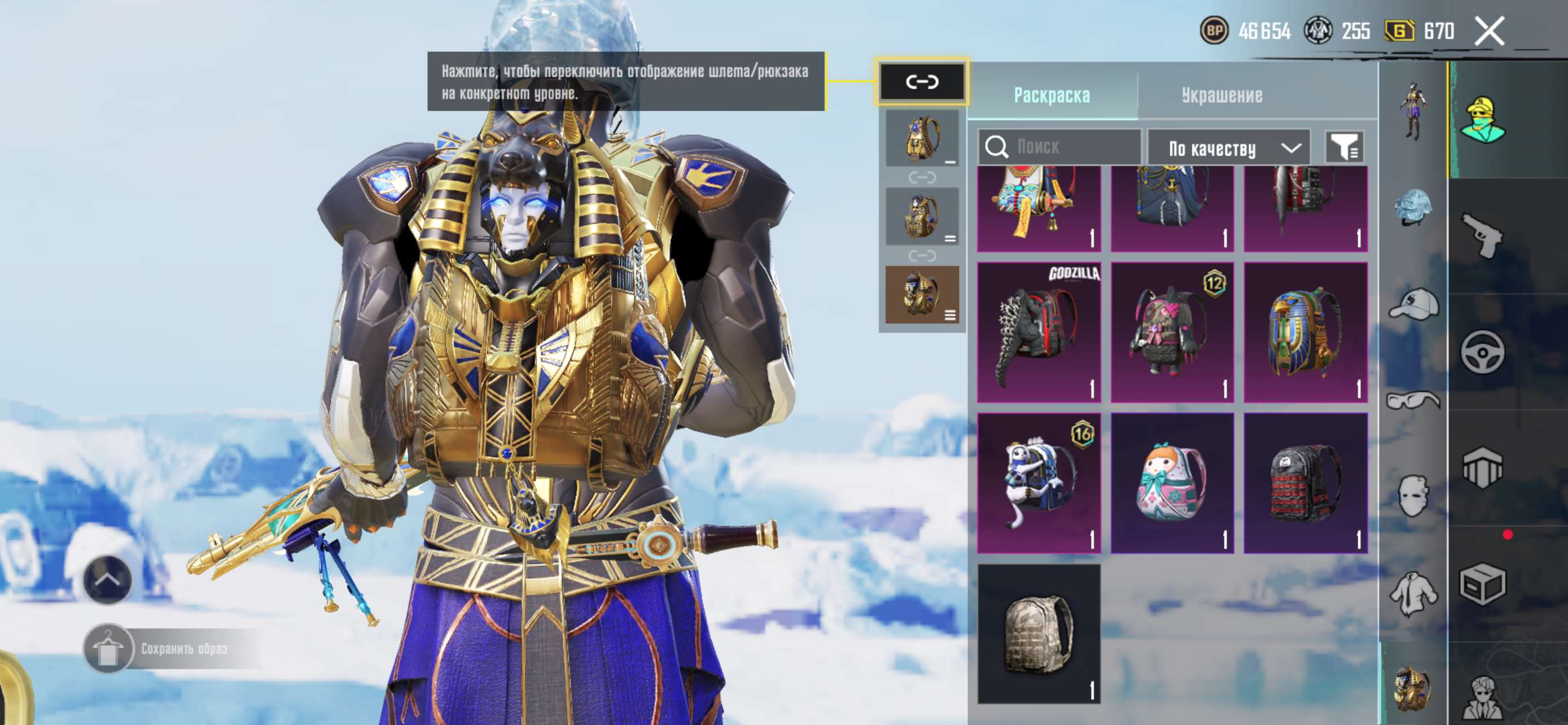Viewport: 1568px width, 725px height.
Task: Expand the round up-arrow button
Action: point(107,579)
